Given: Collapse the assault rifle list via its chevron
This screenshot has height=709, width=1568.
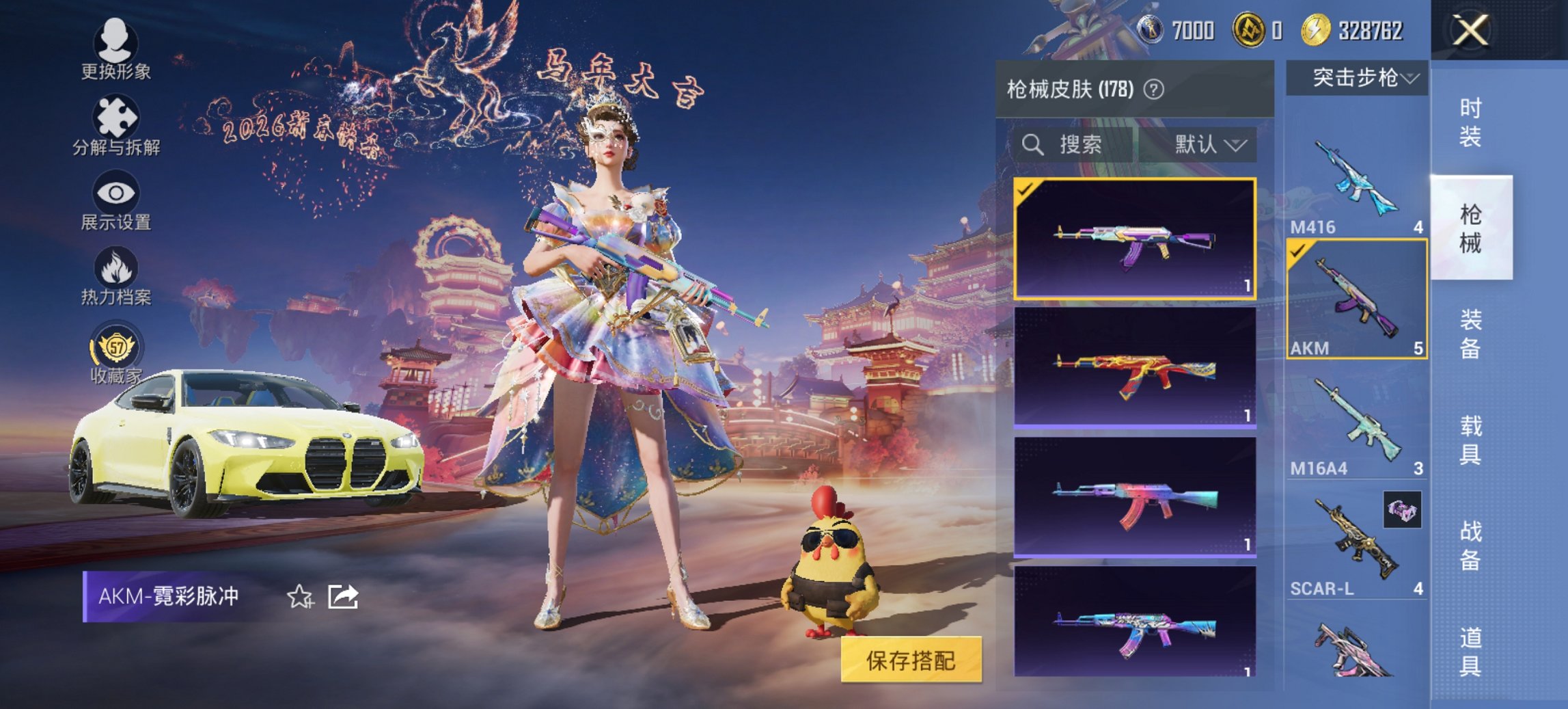Looking at the screenshot, I should 1409,78.
